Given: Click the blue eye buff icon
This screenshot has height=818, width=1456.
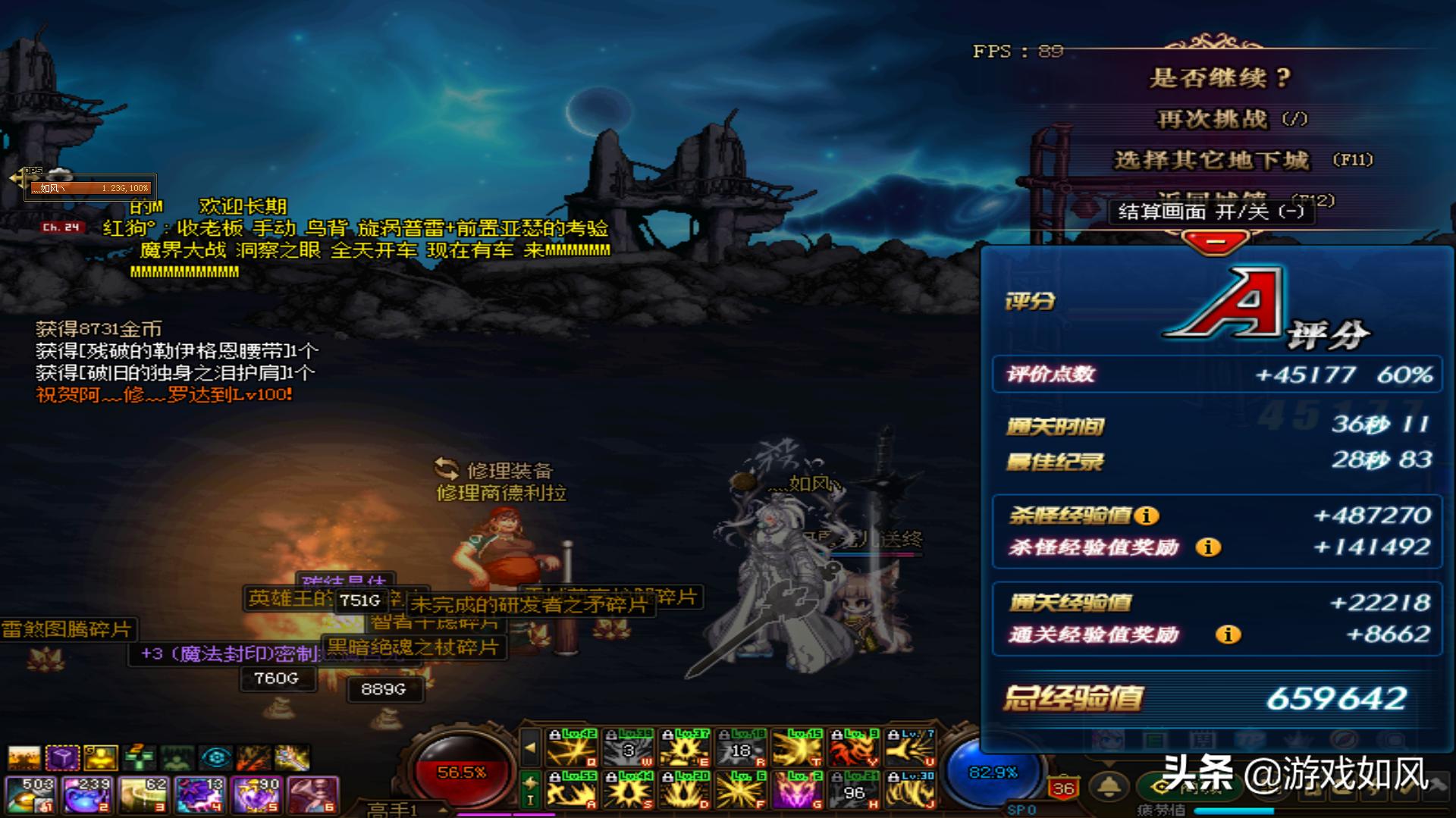Looking at the screenshot, I should [216, 757].
